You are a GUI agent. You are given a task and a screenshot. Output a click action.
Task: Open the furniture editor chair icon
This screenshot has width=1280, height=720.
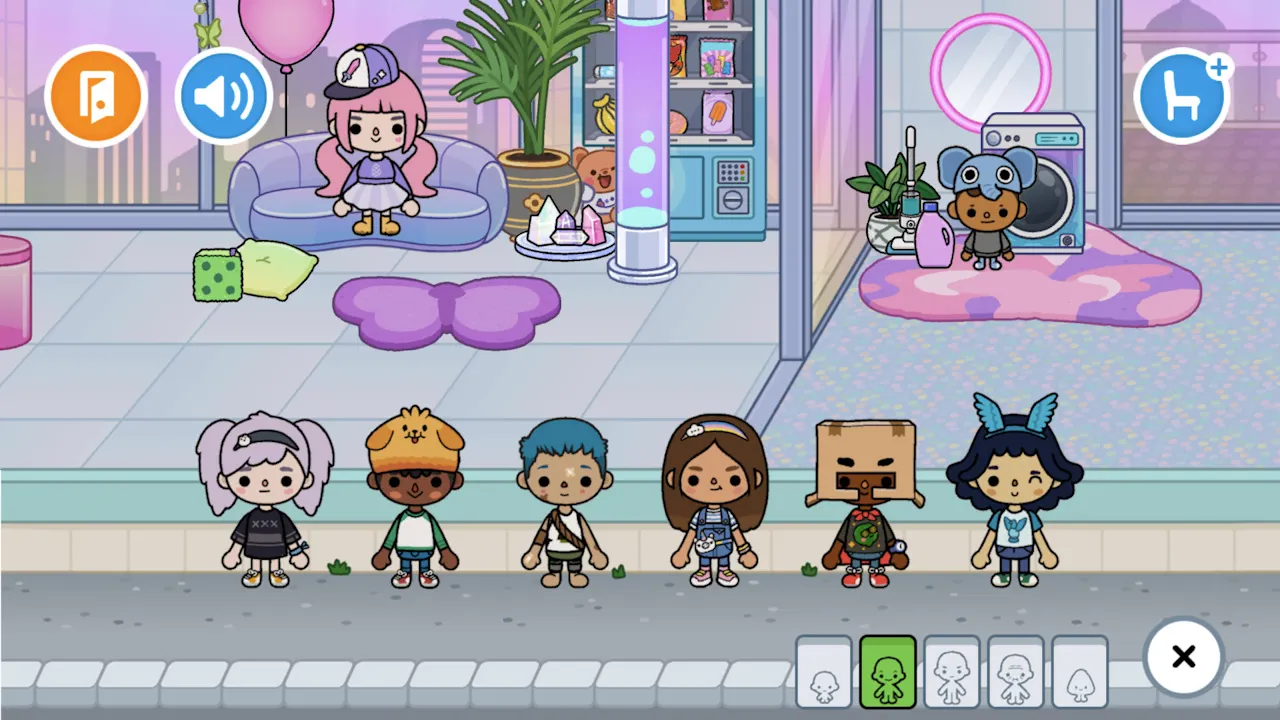pos(1184,95)
